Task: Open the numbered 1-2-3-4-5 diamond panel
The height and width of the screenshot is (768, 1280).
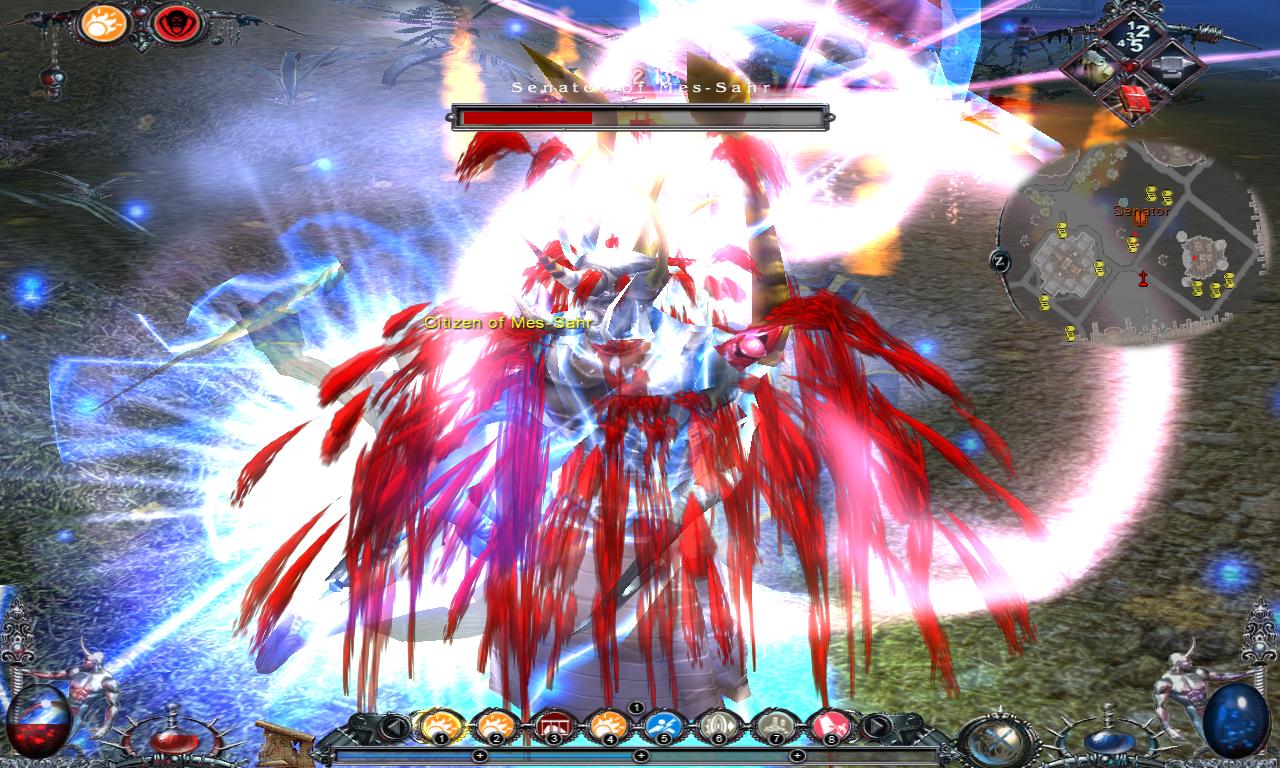Action: [x=1132, y=34]
